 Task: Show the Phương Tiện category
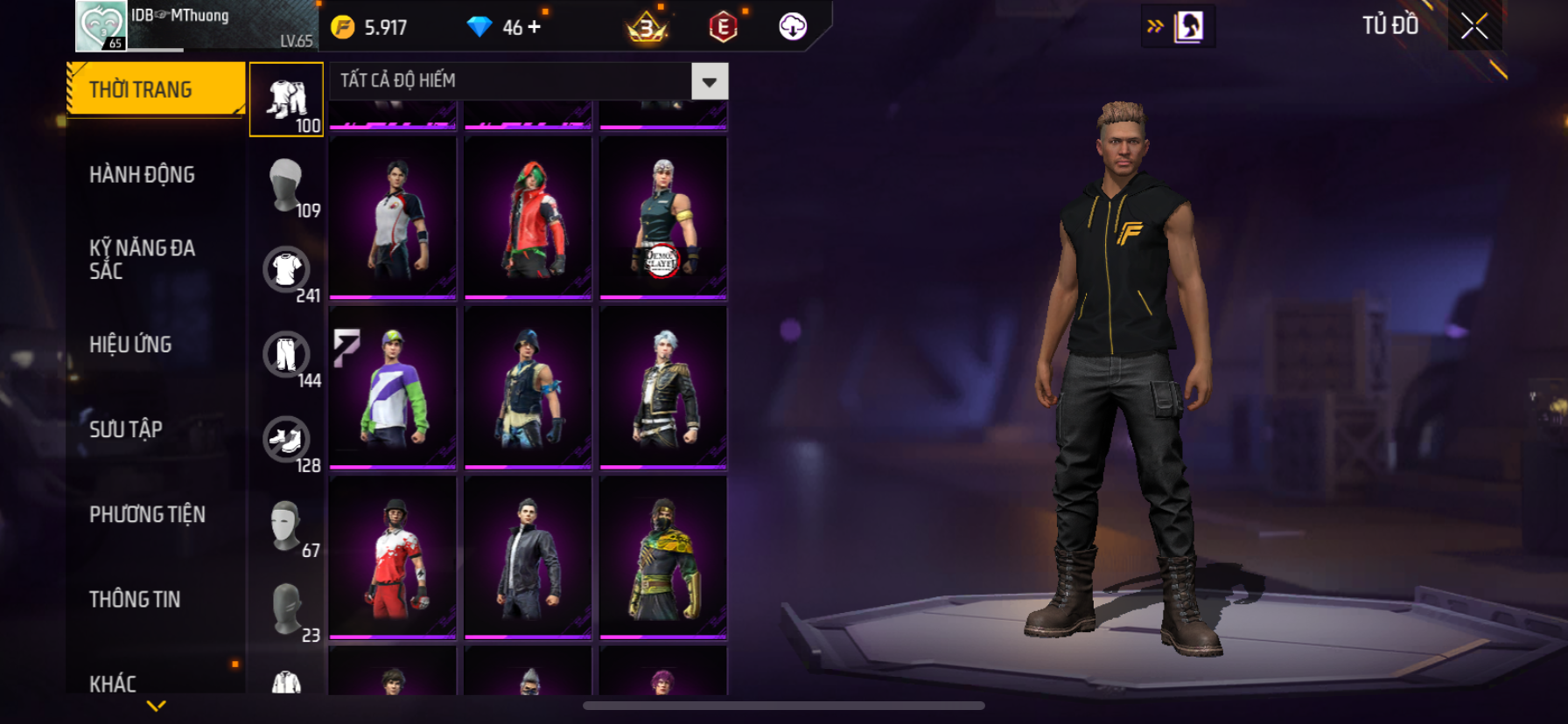(147, 514)
